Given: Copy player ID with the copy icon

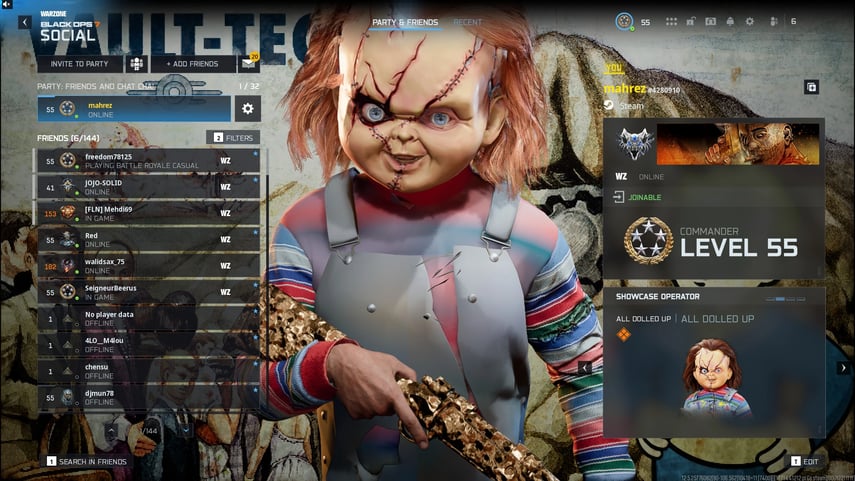Looking at the screenshot, I should [x=811, y=87].
